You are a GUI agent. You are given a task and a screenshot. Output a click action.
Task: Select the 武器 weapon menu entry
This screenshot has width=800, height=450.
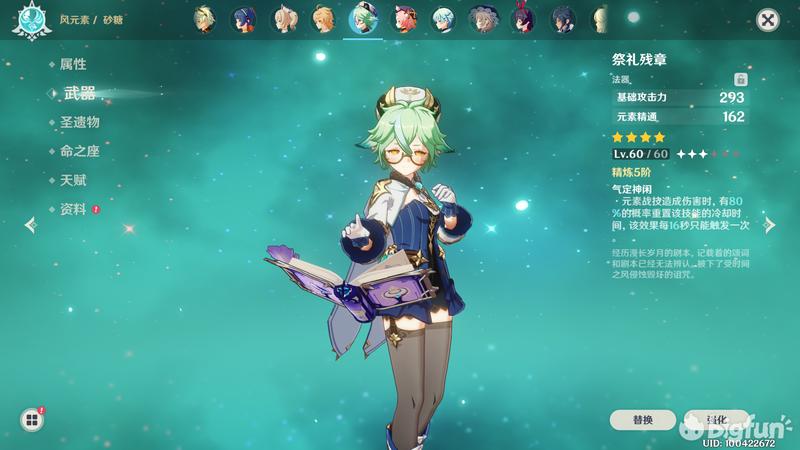click(79, 93)
